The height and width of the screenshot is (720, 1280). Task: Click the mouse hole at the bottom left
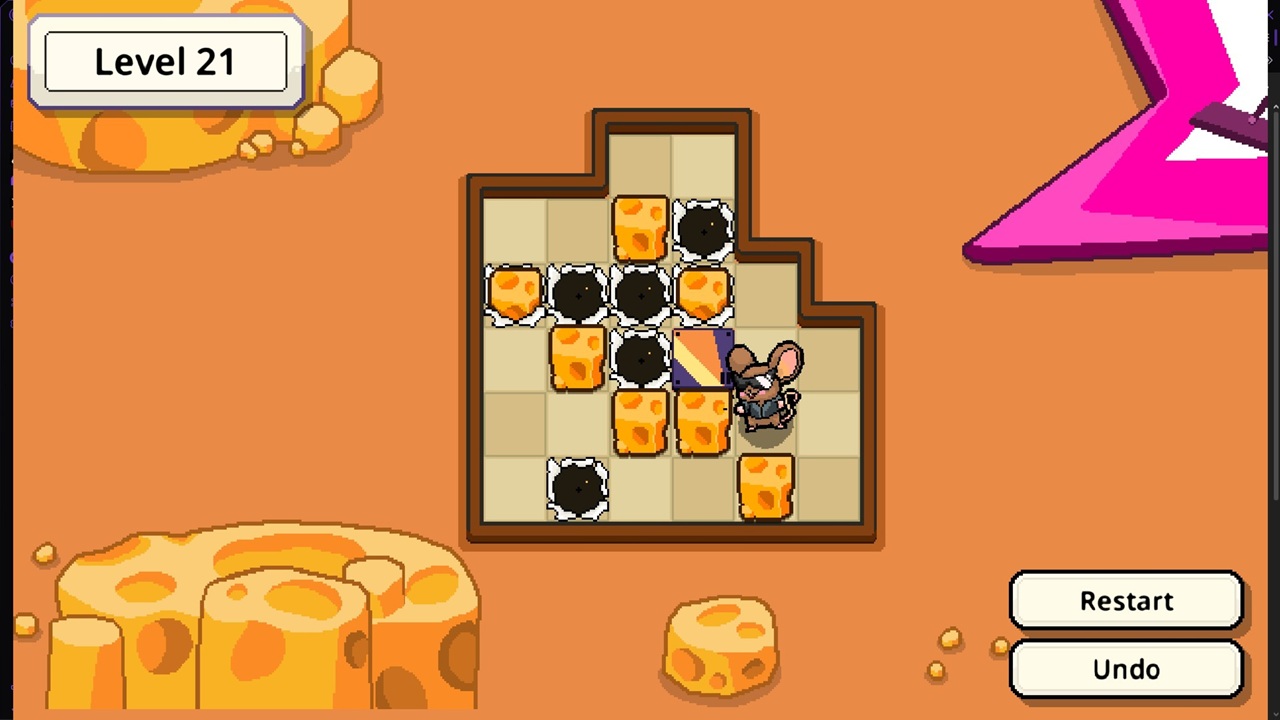coord(578,485)
